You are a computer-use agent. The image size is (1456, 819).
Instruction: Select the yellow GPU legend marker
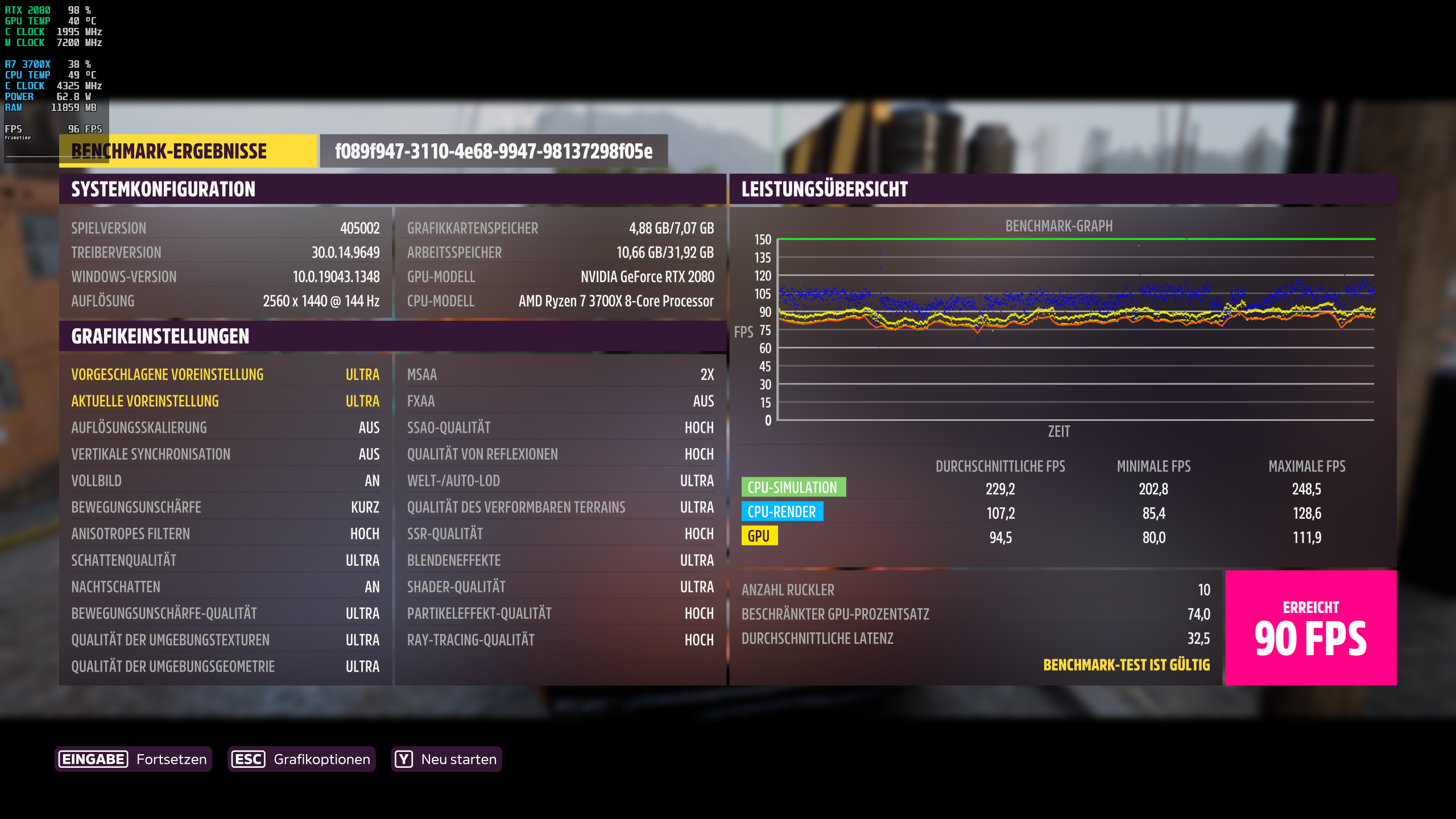tap(760, 535)
